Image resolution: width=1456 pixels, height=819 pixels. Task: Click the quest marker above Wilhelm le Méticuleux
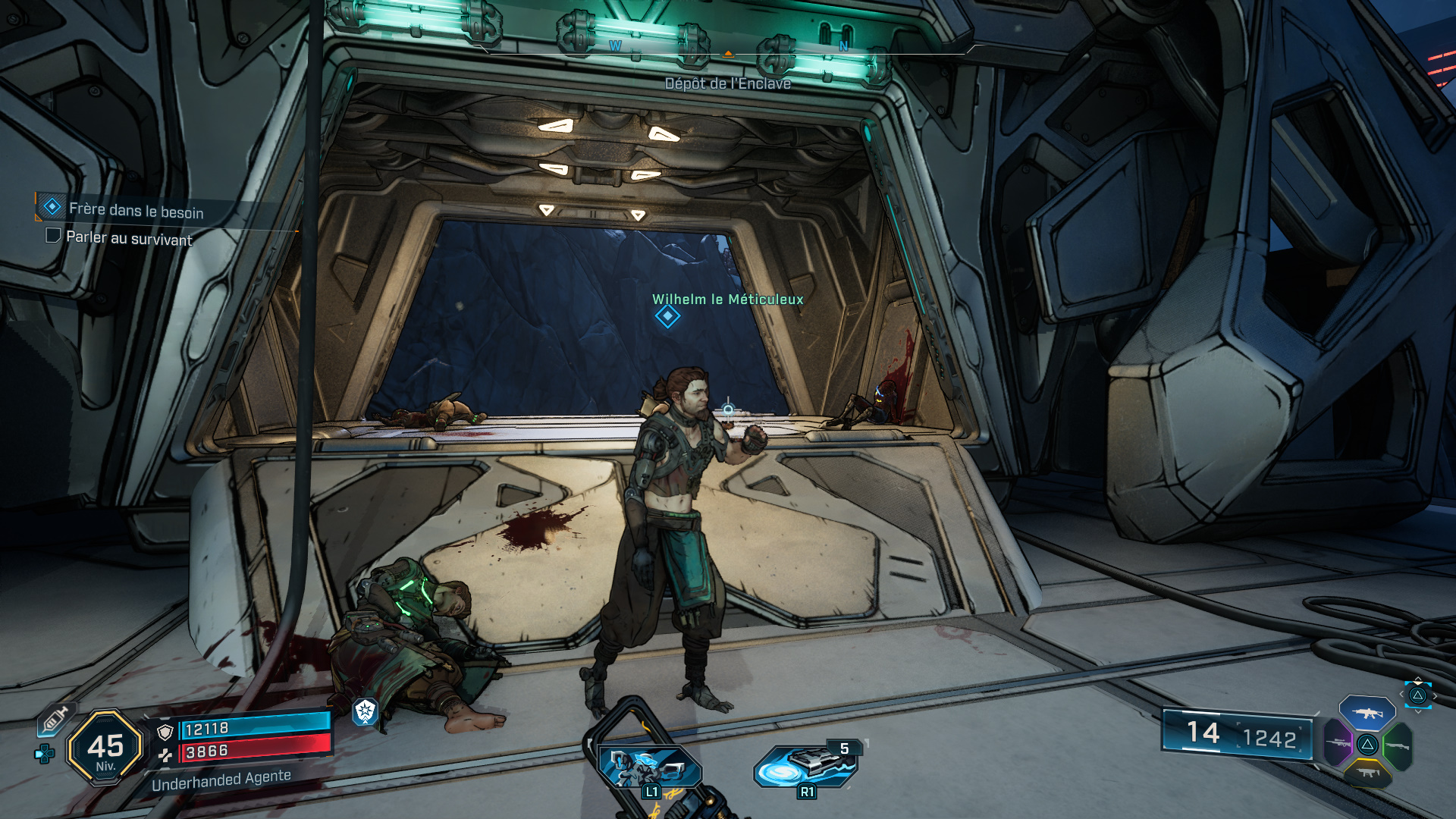click(667, 316)
